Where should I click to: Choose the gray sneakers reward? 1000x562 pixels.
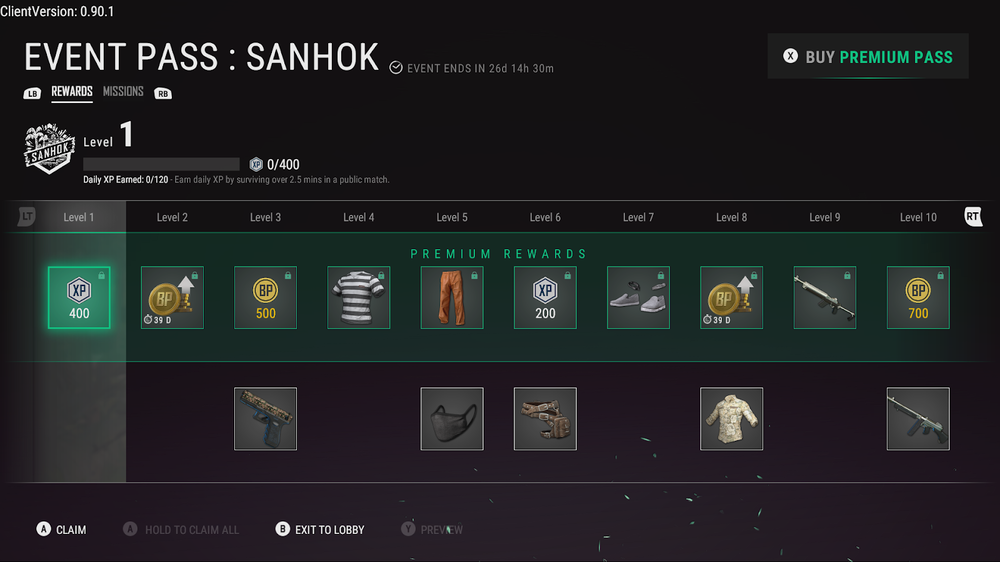(x=638, y=298)
